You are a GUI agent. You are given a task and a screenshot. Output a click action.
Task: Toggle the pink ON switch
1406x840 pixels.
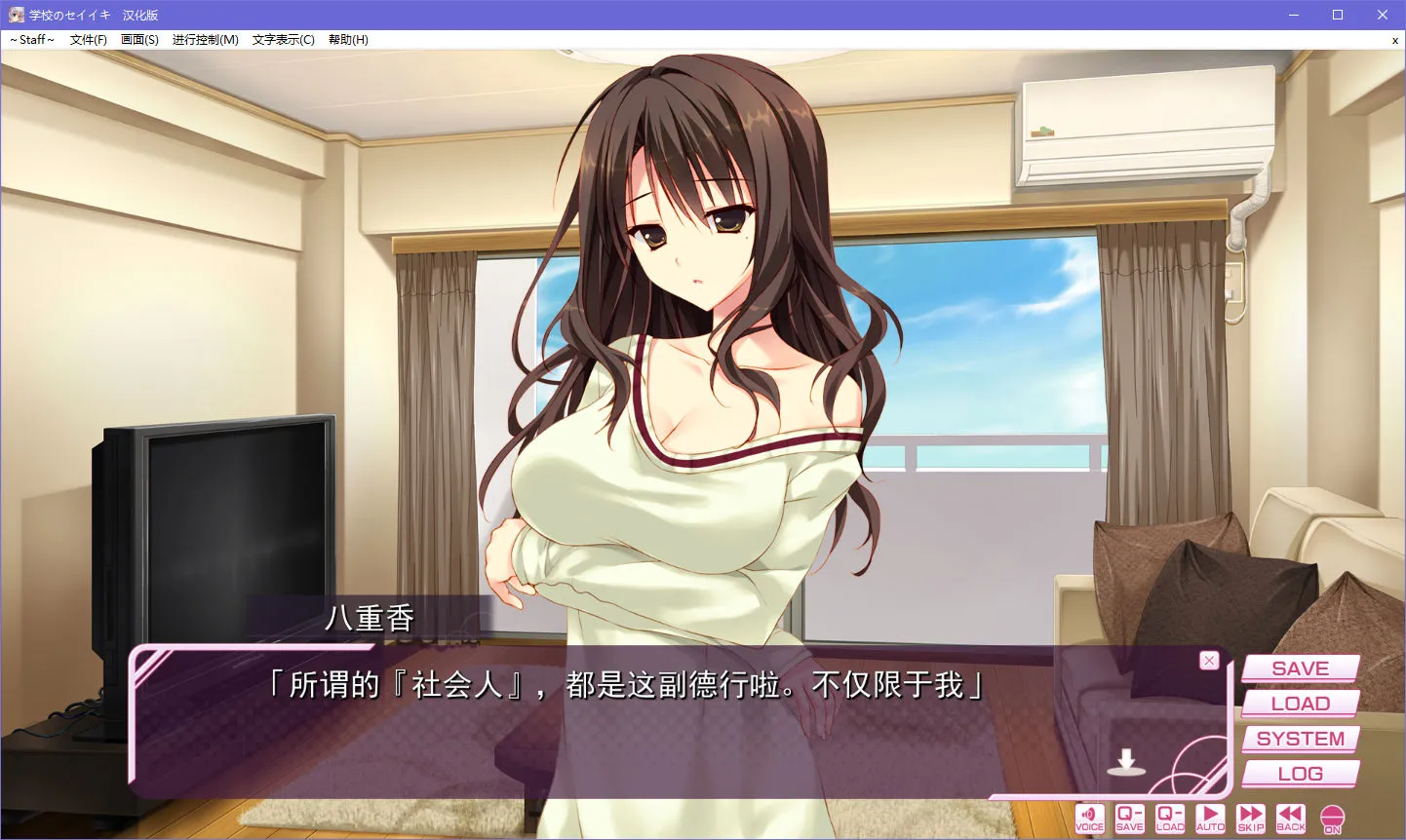point(1332,819)
